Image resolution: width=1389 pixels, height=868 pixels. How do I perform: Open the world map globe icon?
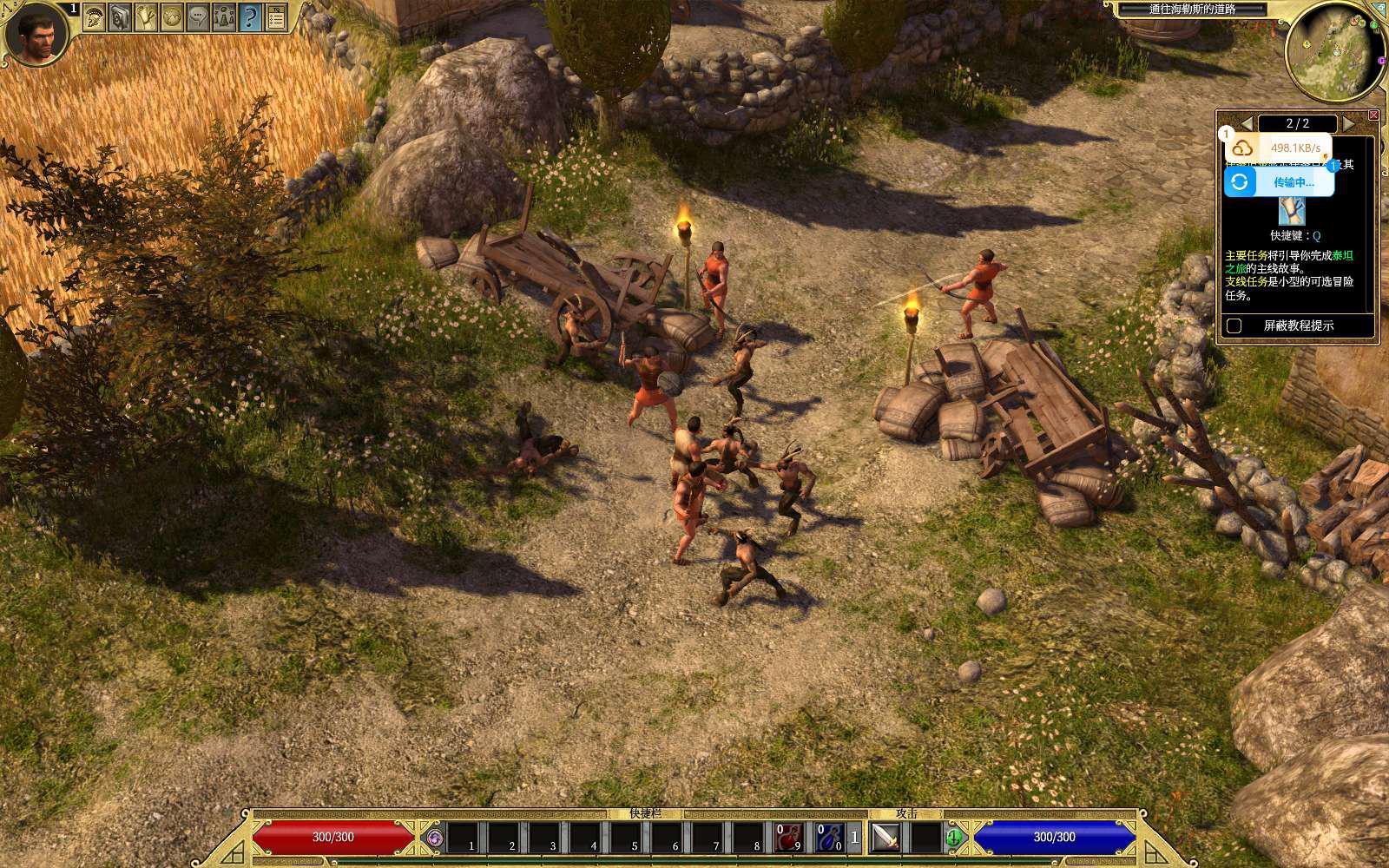[x=173, y=17]
